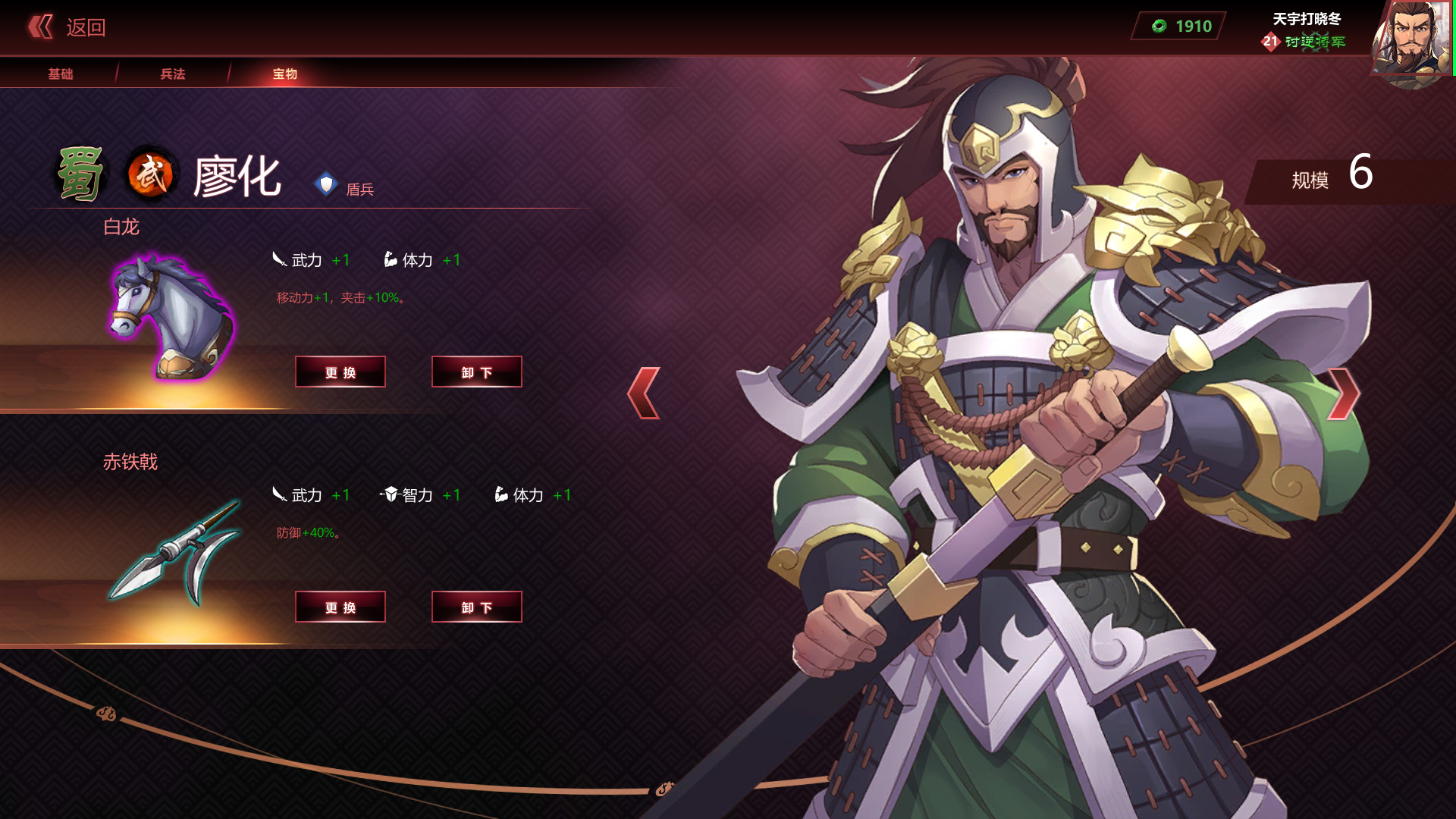This screenshot has height=819, width=1456.
Task: Open the 兵法 tab
Action: (172, 74)
